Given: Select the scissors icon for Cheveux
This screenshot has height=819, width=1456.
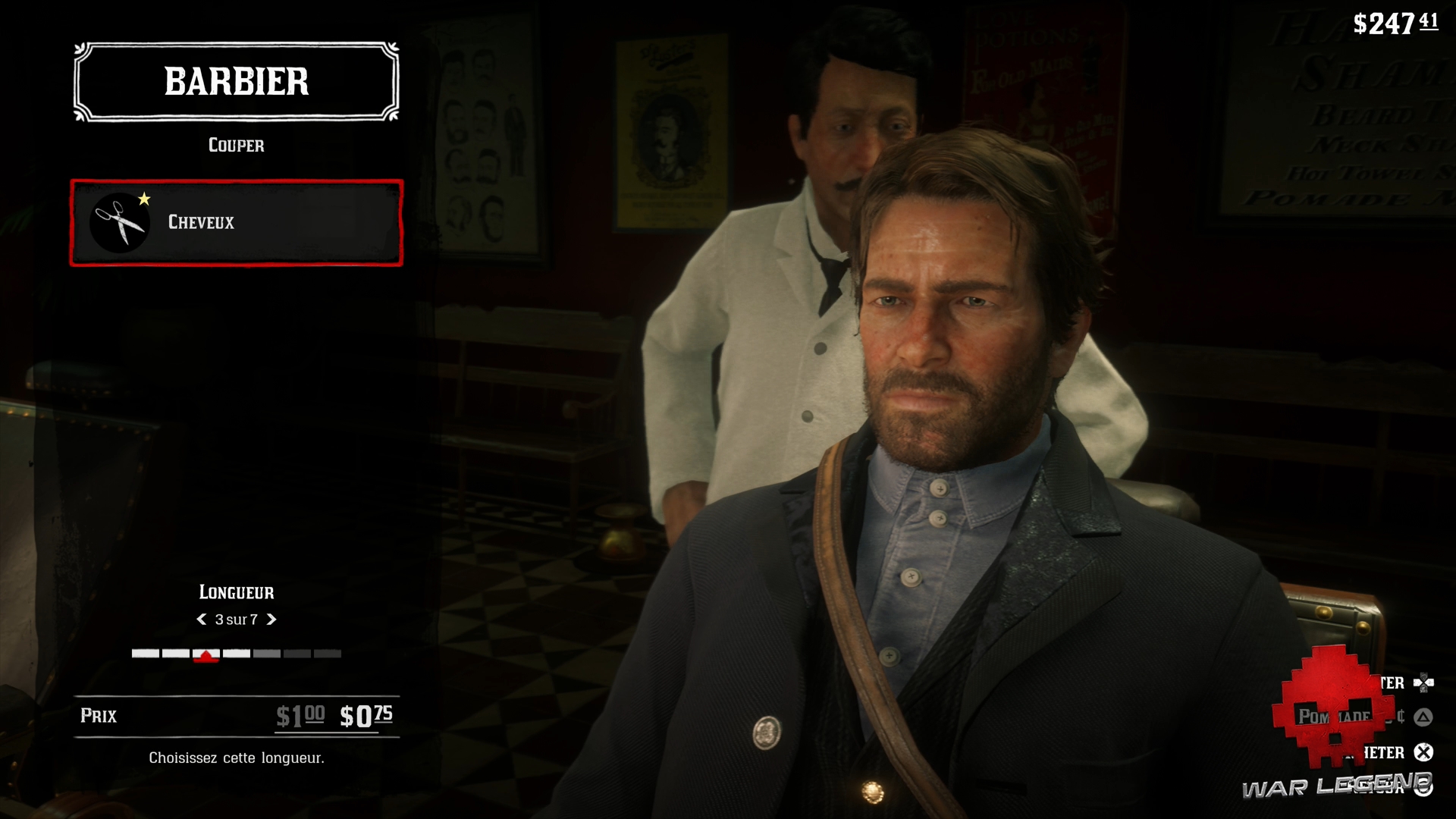Looking at the screenshot, I should tap(120, 222).
